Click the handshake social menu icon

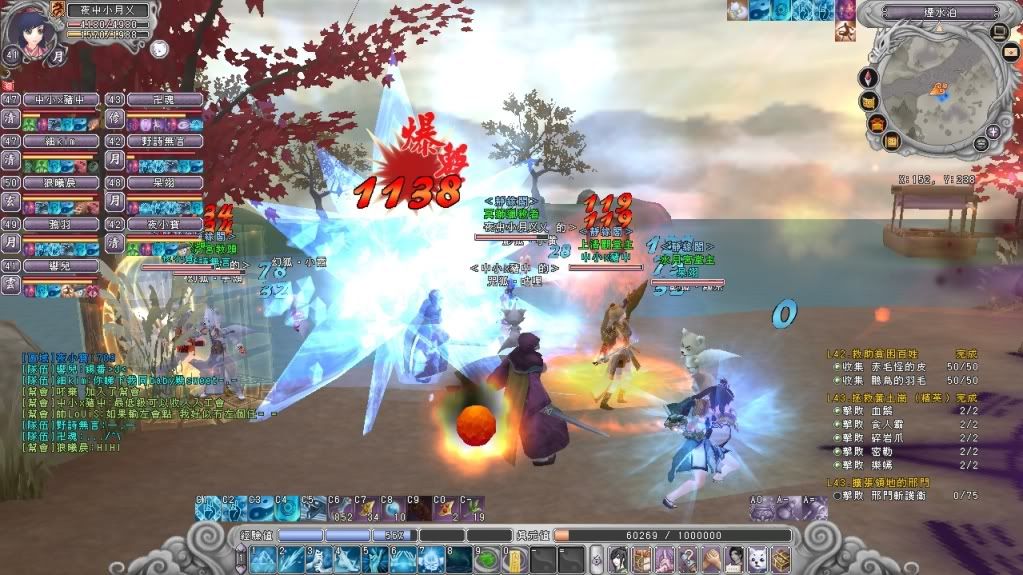tap(711, 558)
